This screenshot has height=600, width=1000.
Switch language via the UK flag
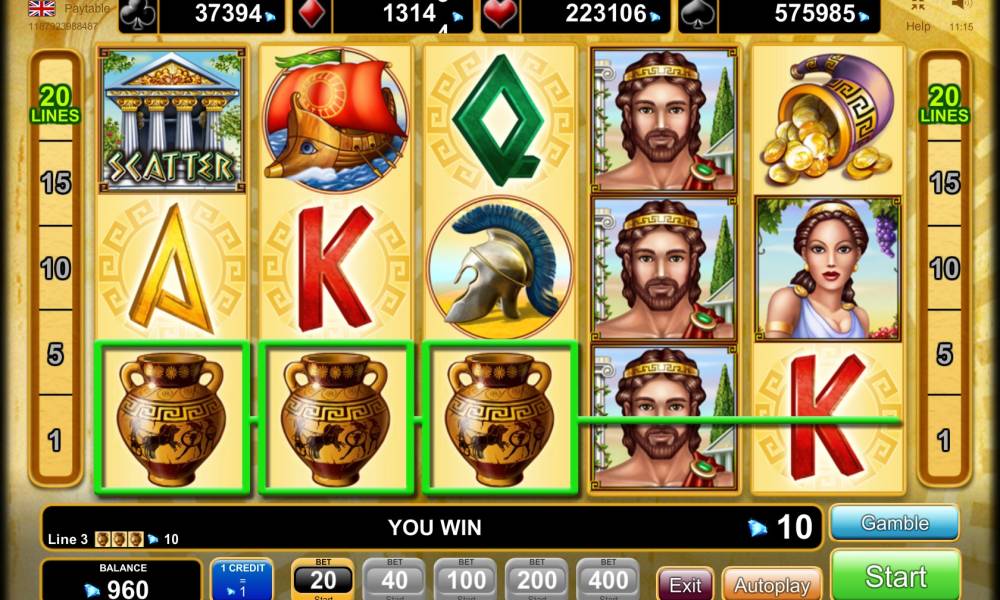pyautogui.click(x=42, y=9)
